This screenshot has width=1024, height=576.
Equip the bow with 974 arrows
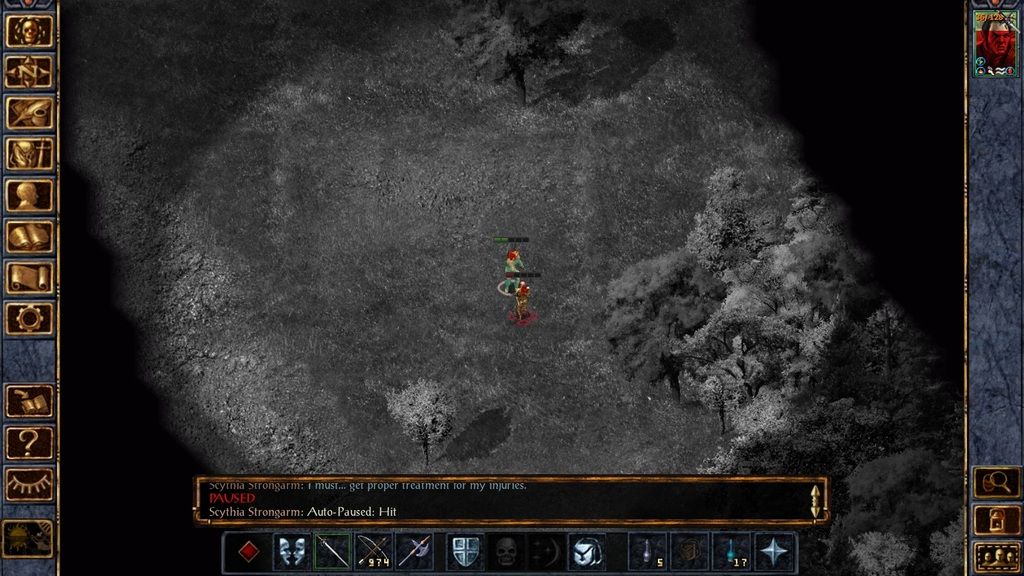click(373, 552)
